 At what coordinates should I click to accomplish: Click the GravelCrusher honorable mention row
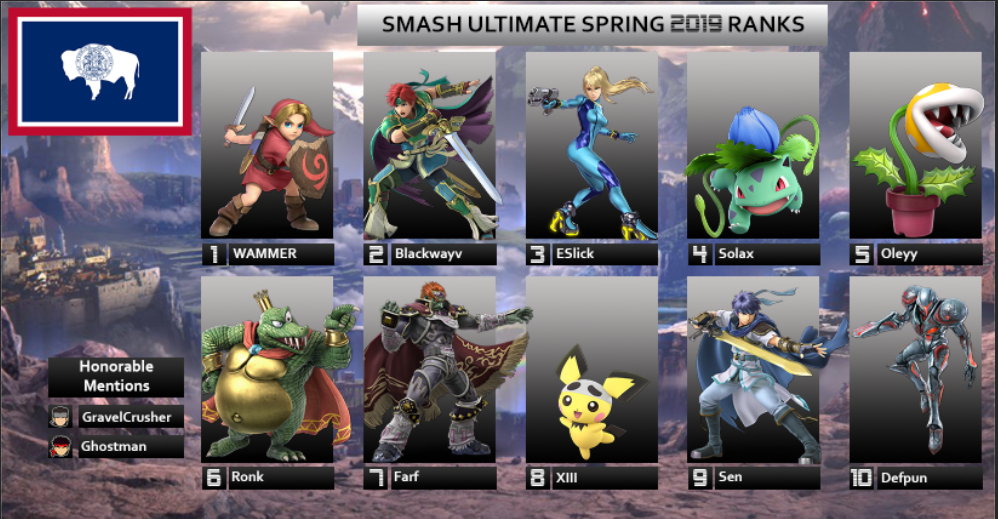click(x=116, y=416)
